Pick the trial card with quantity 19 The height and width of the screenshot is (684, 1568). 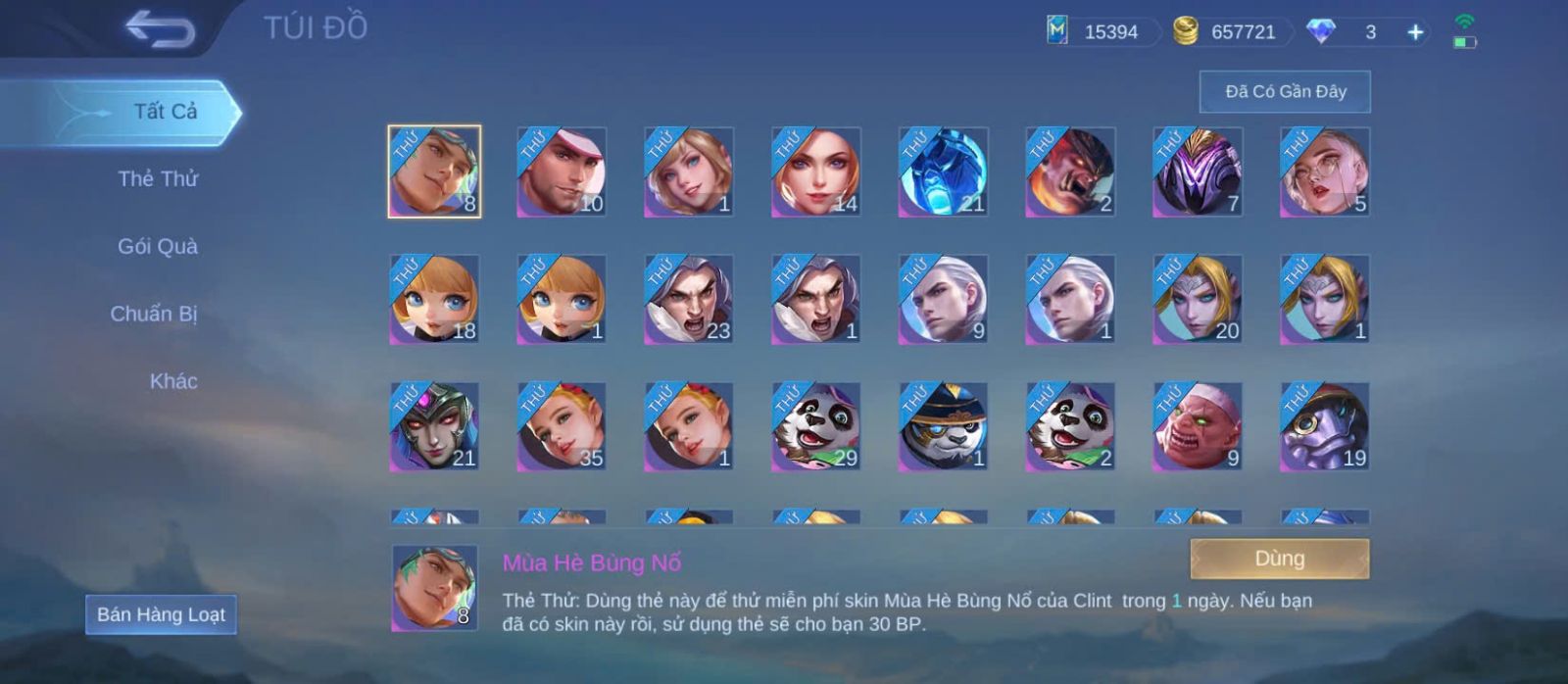click(1325, 426)
